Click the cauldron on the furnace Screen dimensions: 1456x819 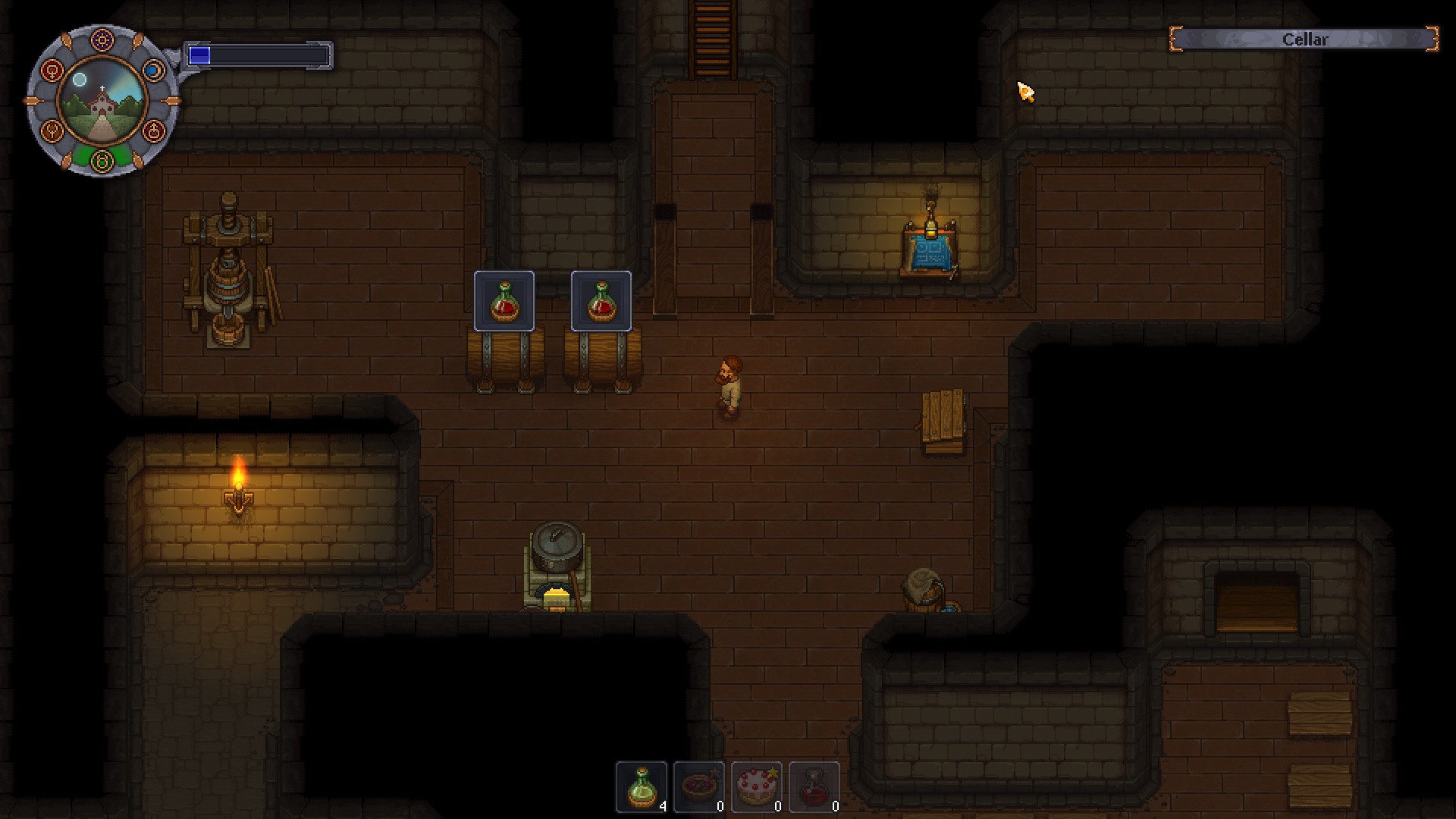pyautogui.click(x=556, y=546)
